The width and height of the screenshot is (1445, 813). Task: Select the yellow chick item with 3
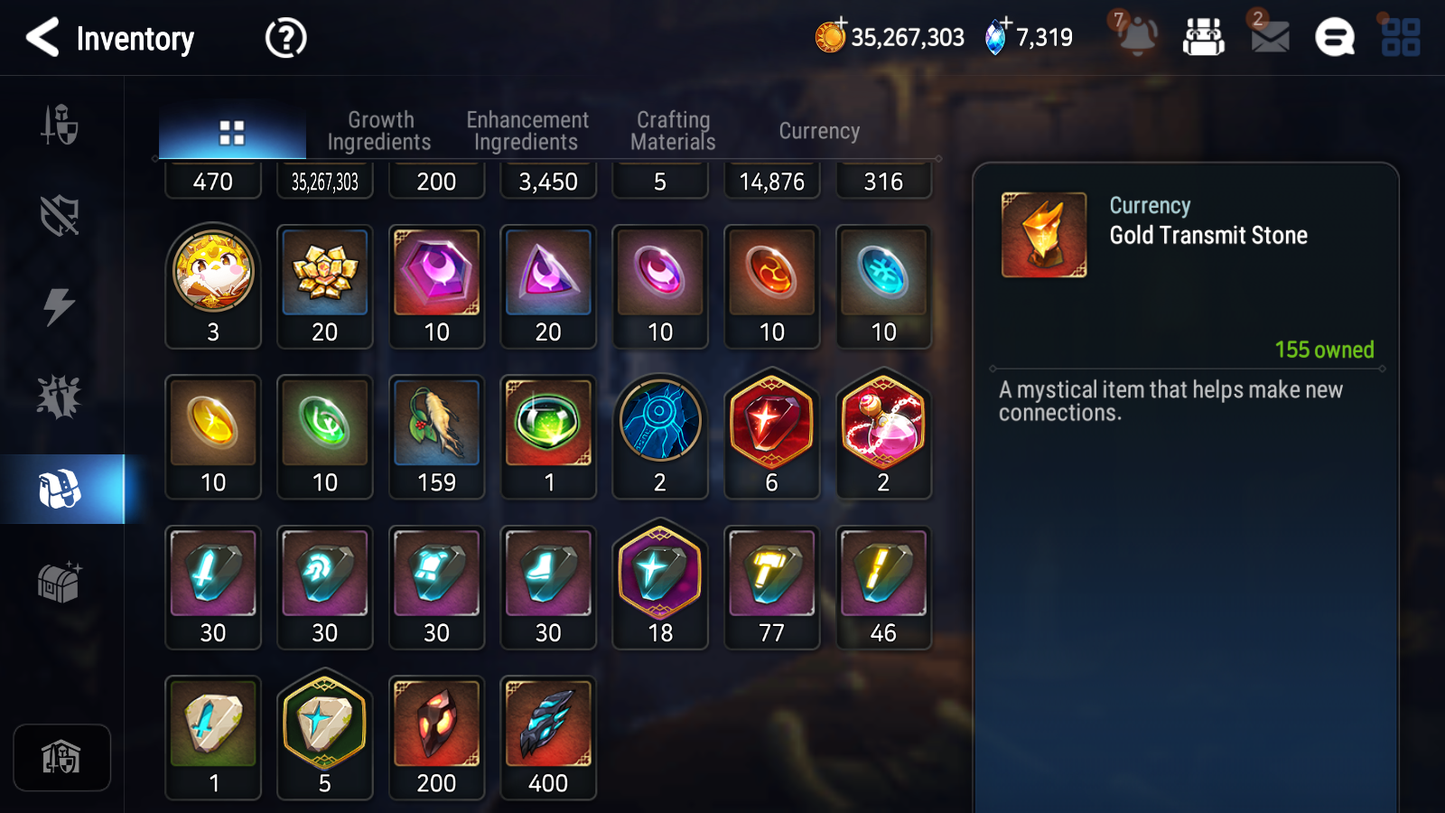213,285
